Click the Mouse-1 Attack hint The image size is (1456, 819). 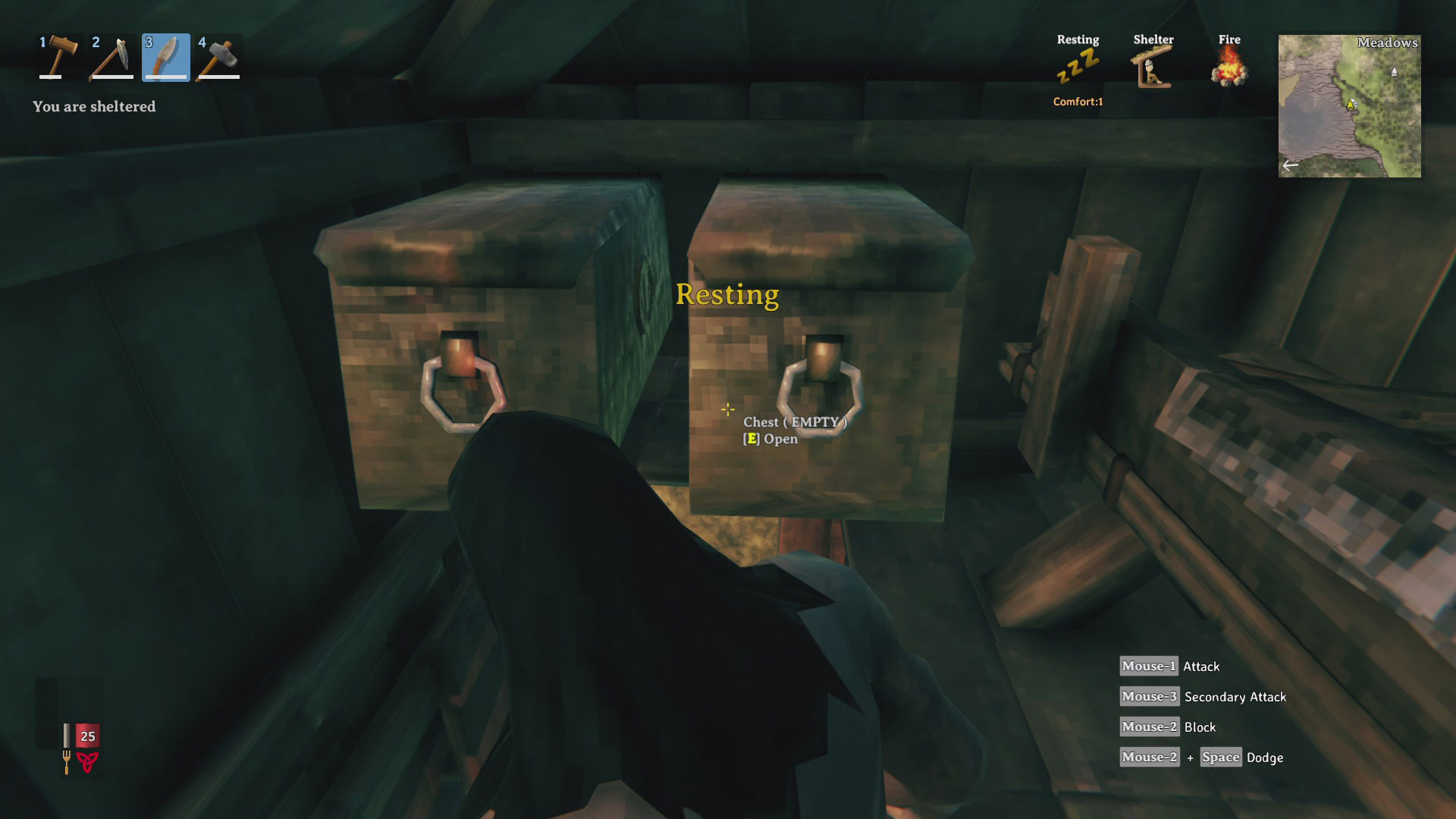click(1170, 666)
